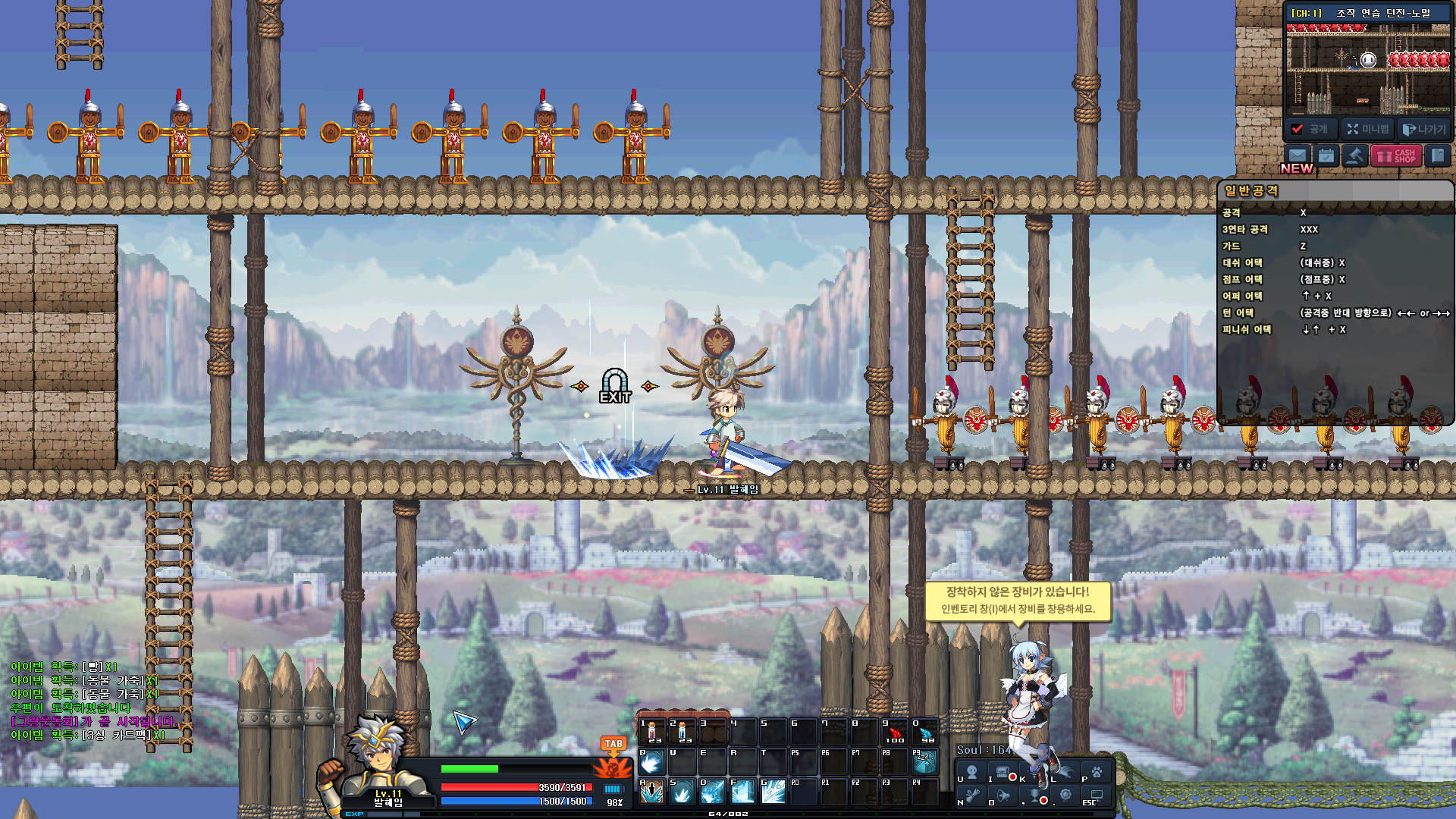This screenshot has height=819, width=1456.
Task: Open the auction gavel icon
Action: (1354, 156)
